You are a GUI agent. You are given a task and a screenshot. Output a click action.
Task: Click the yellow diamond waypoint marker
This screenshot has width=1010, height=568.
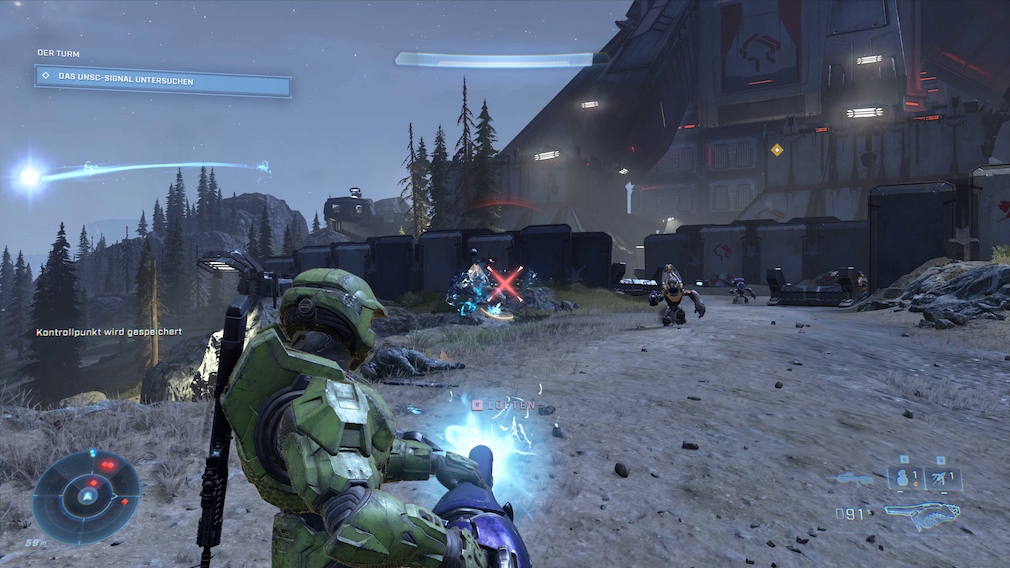click(777, 150)
